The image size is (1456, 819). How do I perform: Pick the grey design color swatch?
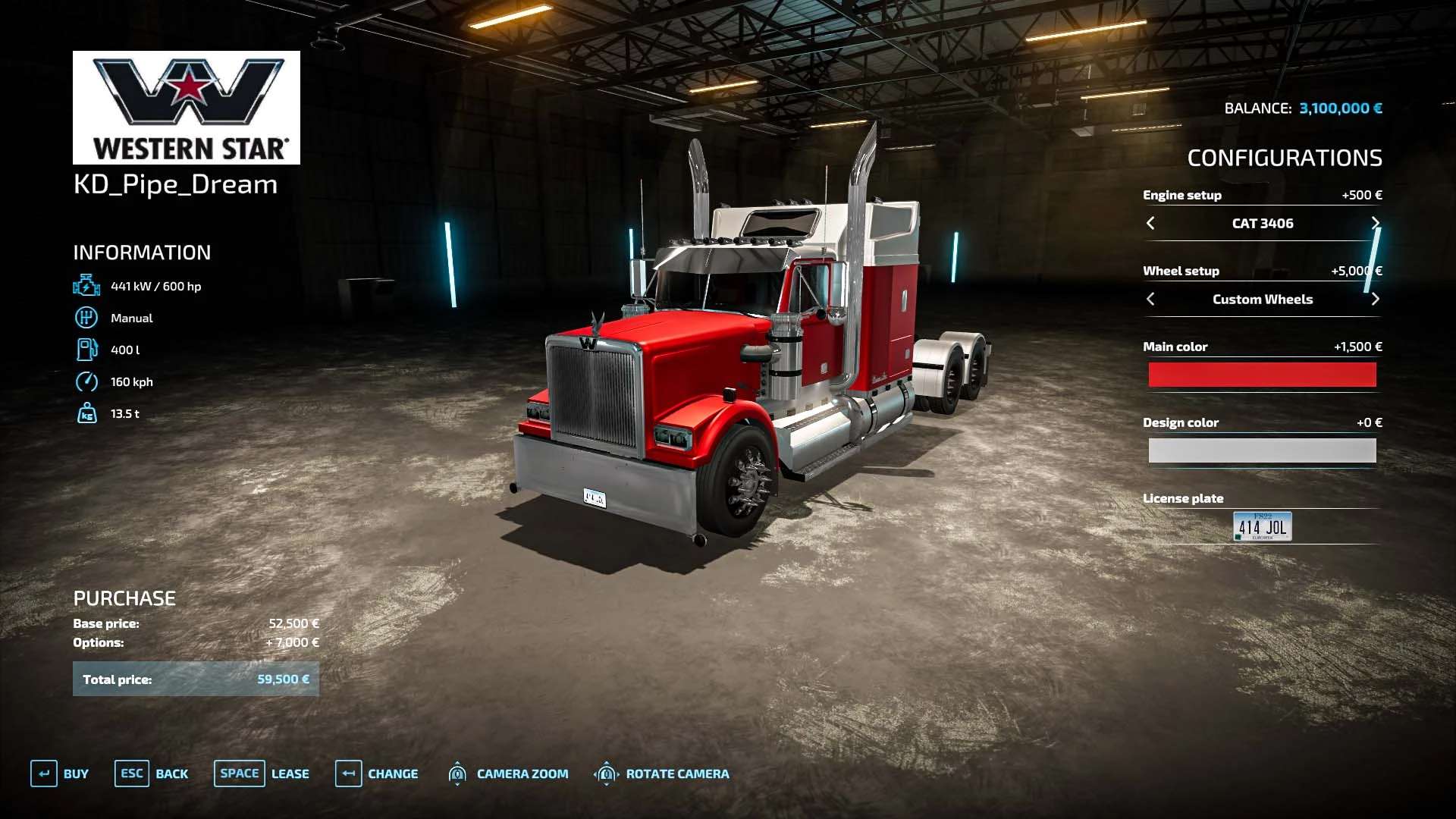coord(1262,450)
